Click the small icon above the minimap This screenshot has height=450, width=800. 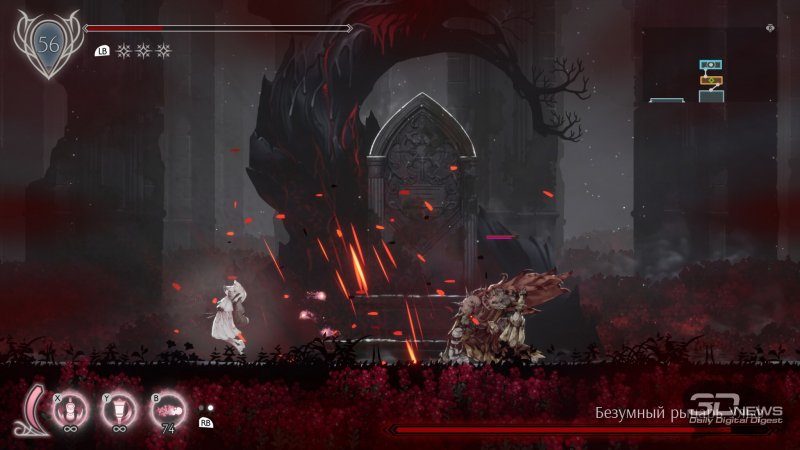(769, 28)
